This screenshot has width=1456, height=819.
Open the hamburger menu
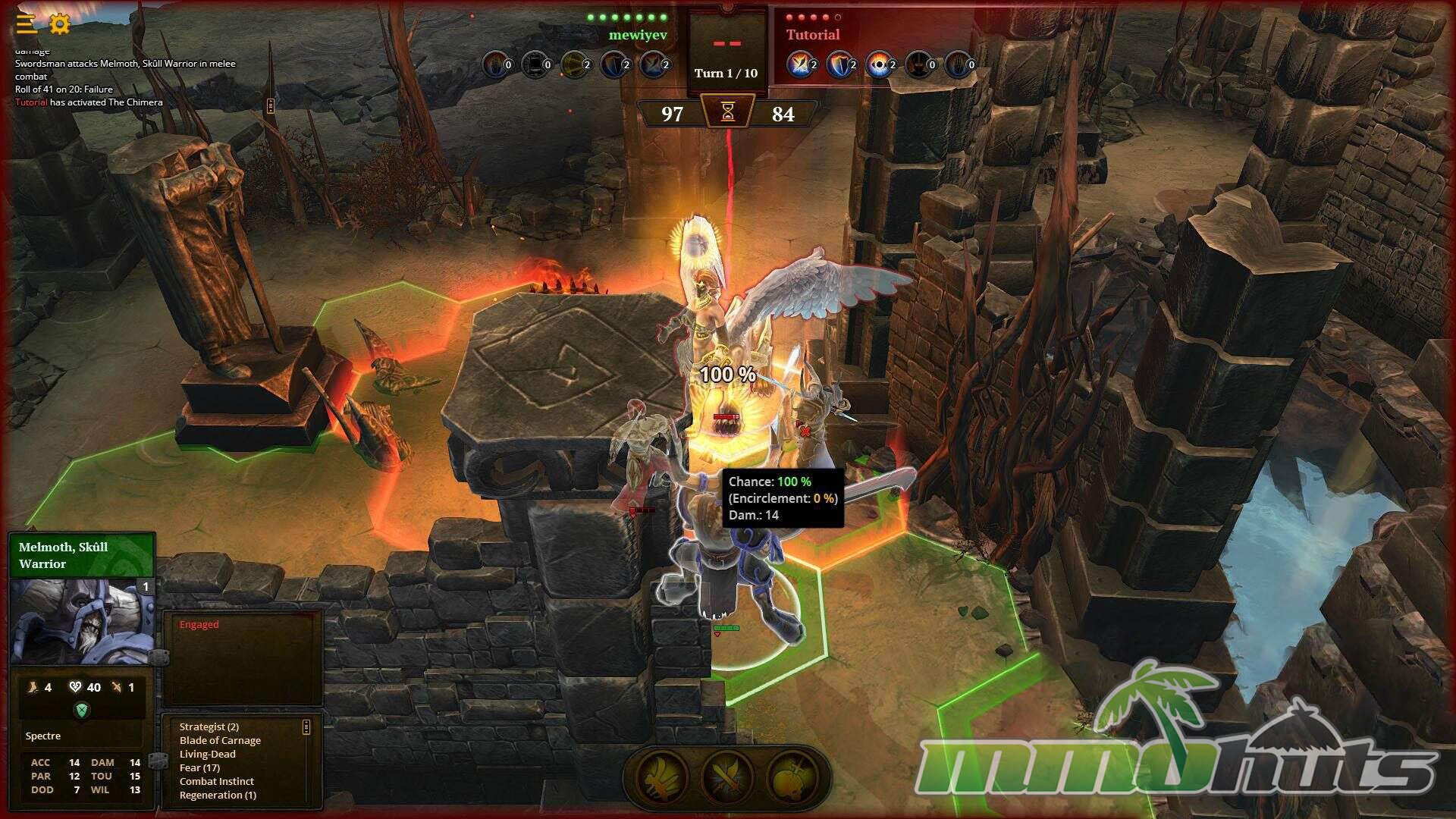[27, 24]
